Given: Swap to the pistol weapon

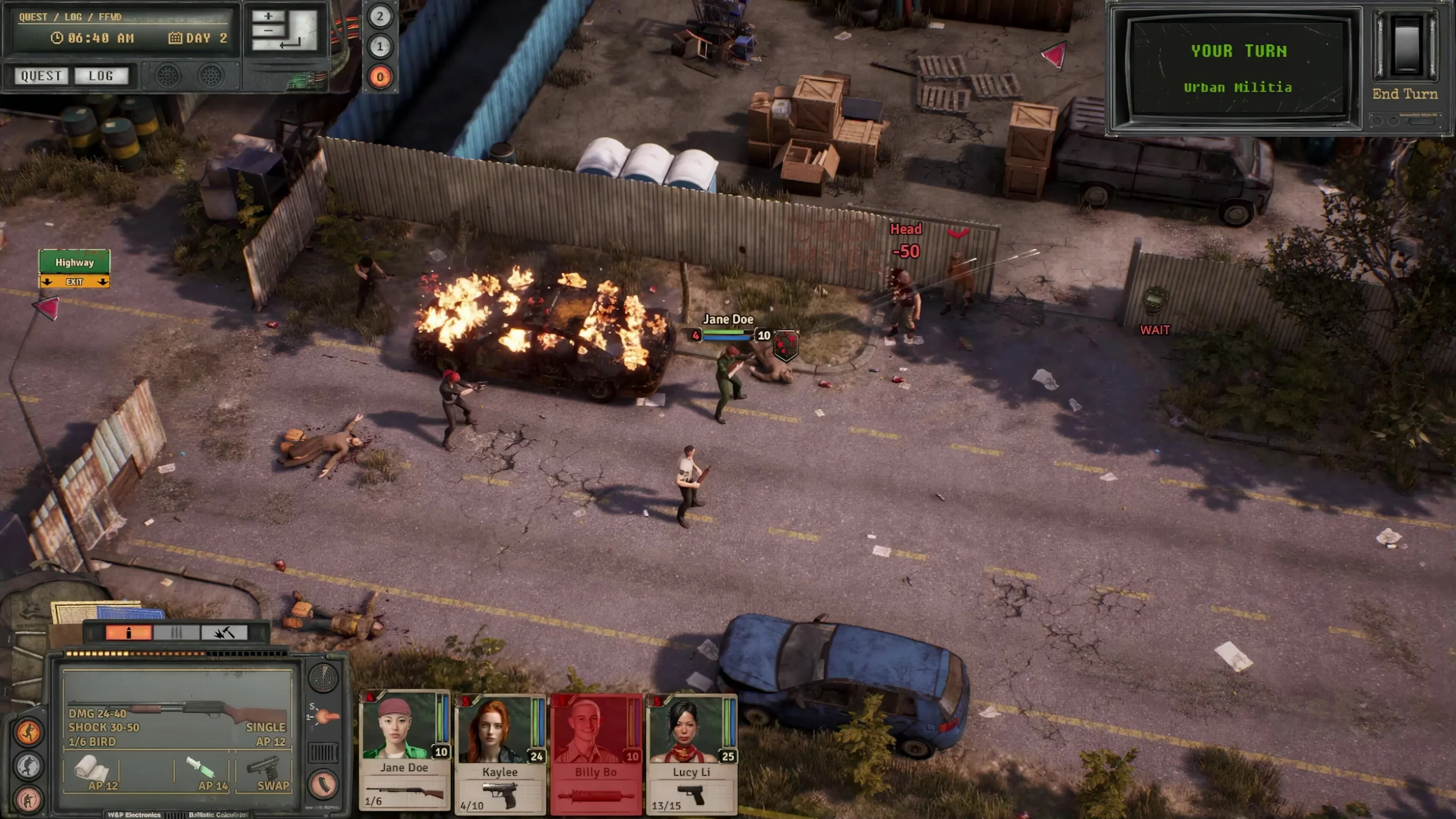Looking at the screenshot, I should [265, 771].
